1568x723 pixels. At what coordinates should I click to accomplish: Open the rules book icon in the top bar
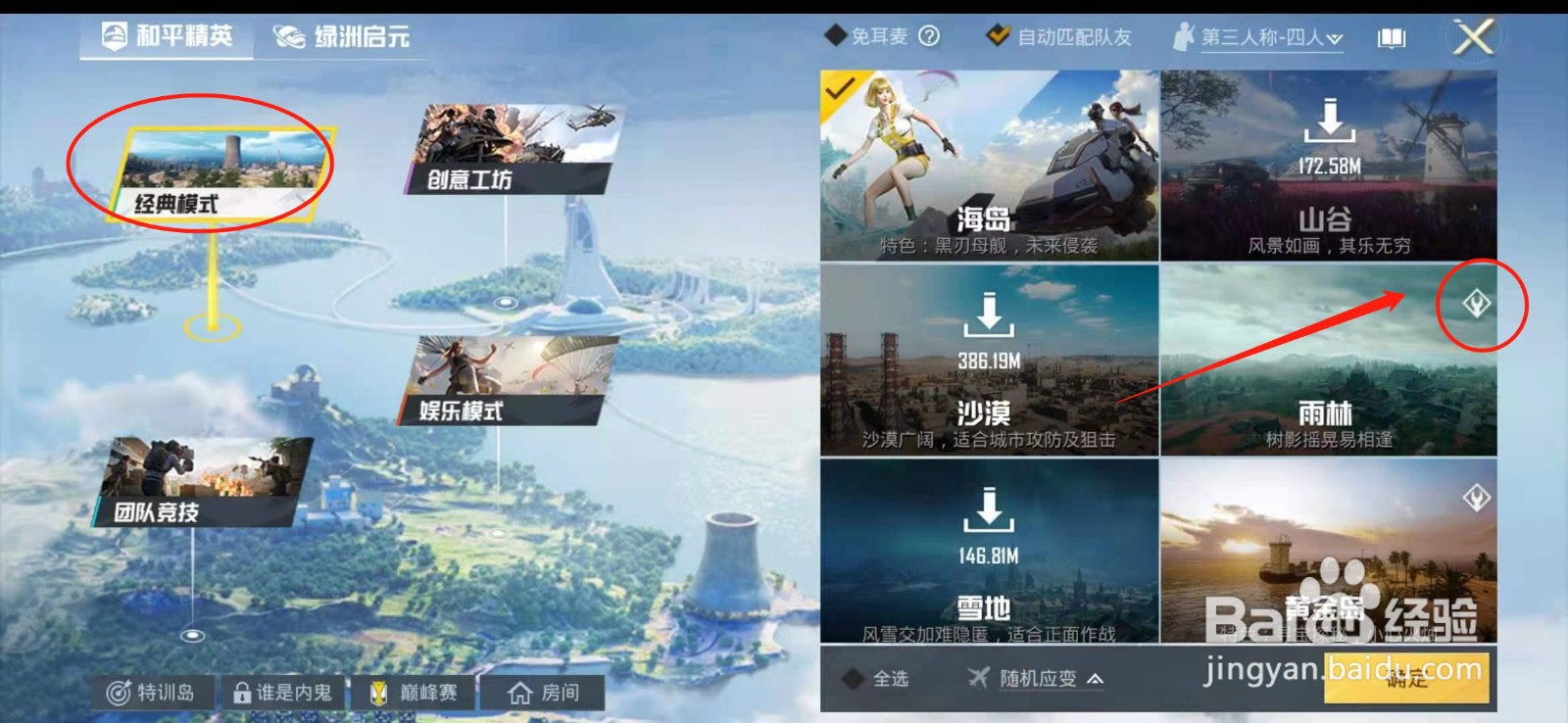click(1390, 37)
